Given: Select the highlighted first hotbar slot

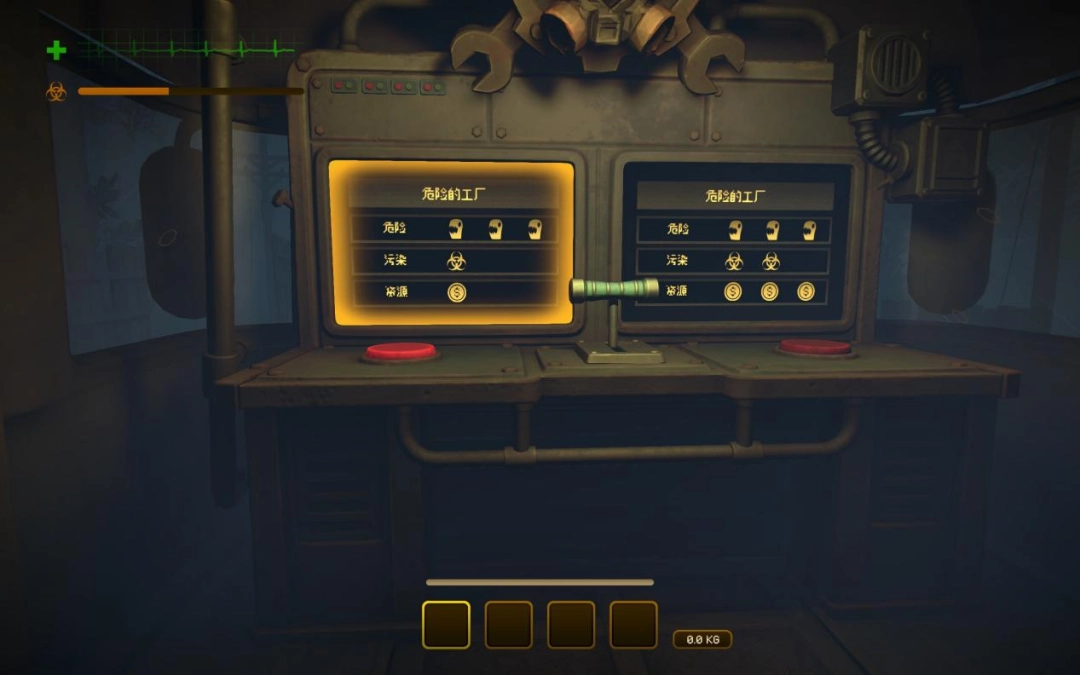Looking at the screenshot, I should coord(446,624).
